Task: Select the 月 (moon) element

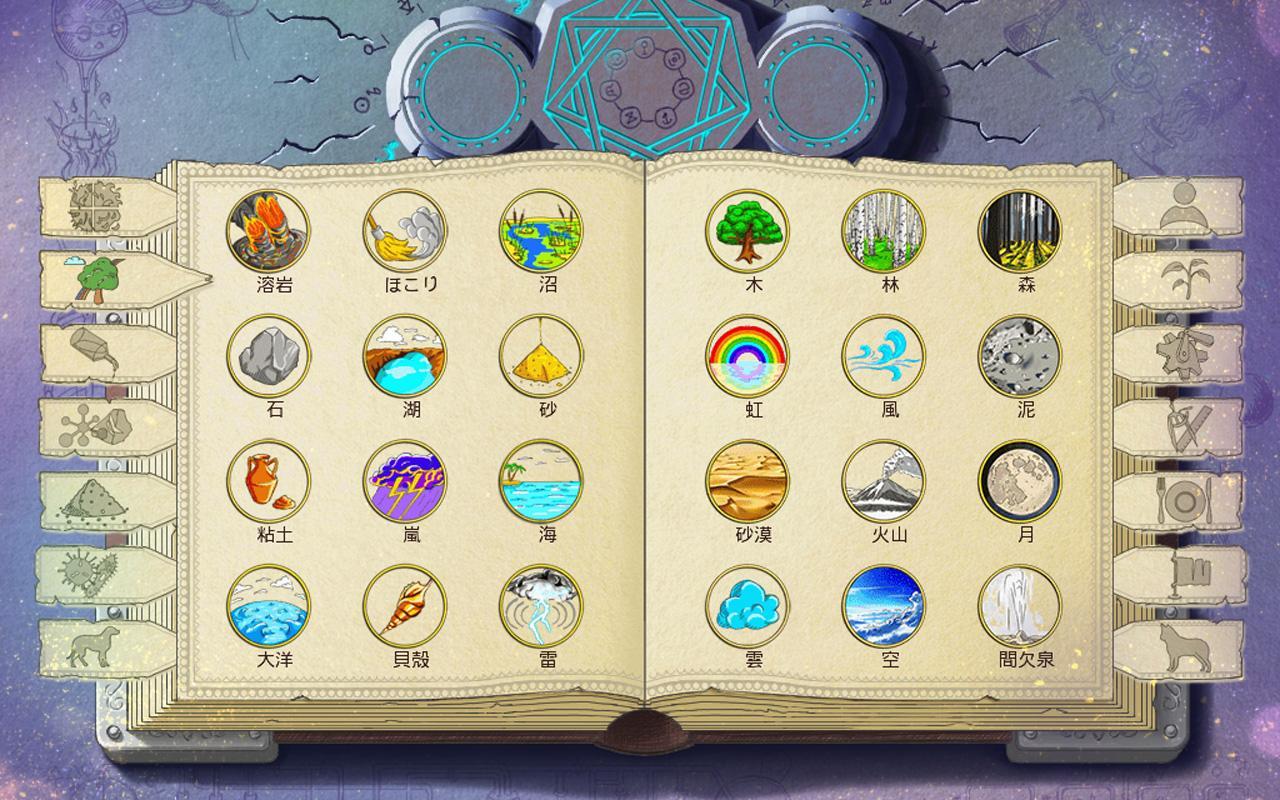Action: pyautogui.click(x=1022, y=487)
